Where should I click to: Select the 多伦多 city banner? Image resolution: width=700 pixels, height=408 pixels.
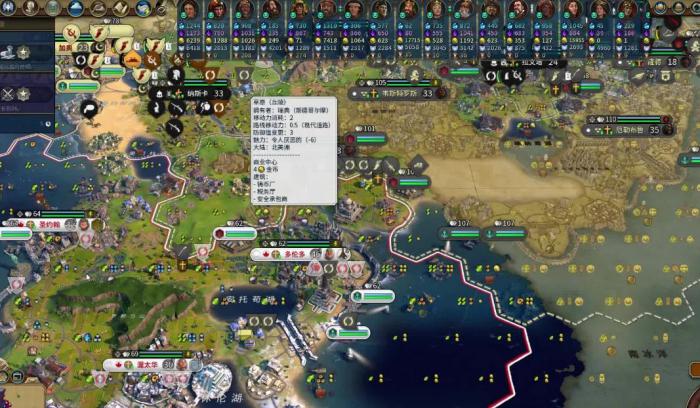(x=294, y=255)
